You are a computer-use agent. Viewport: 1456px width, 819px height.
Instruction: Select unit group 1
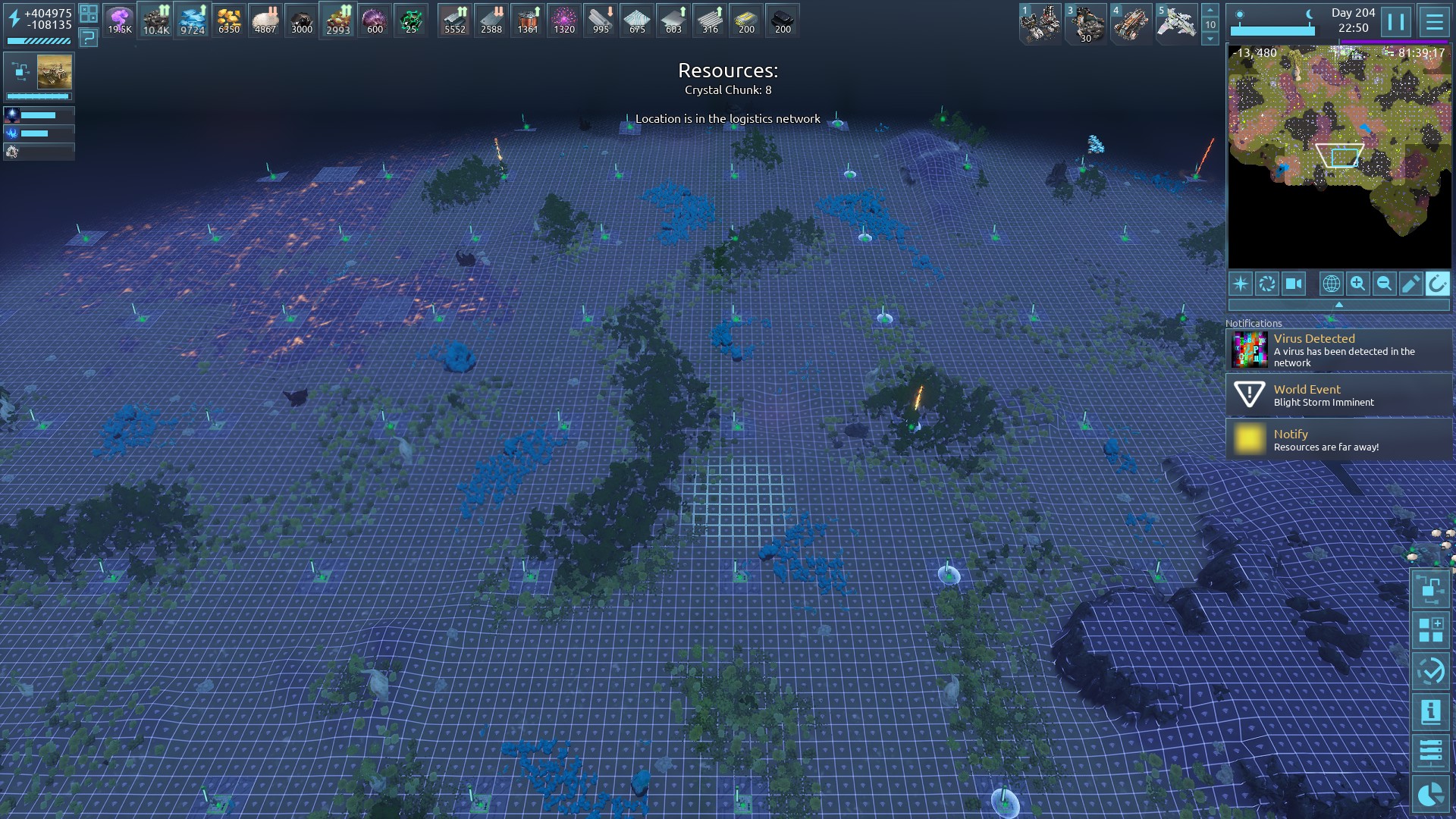[x=1040, y=24]
